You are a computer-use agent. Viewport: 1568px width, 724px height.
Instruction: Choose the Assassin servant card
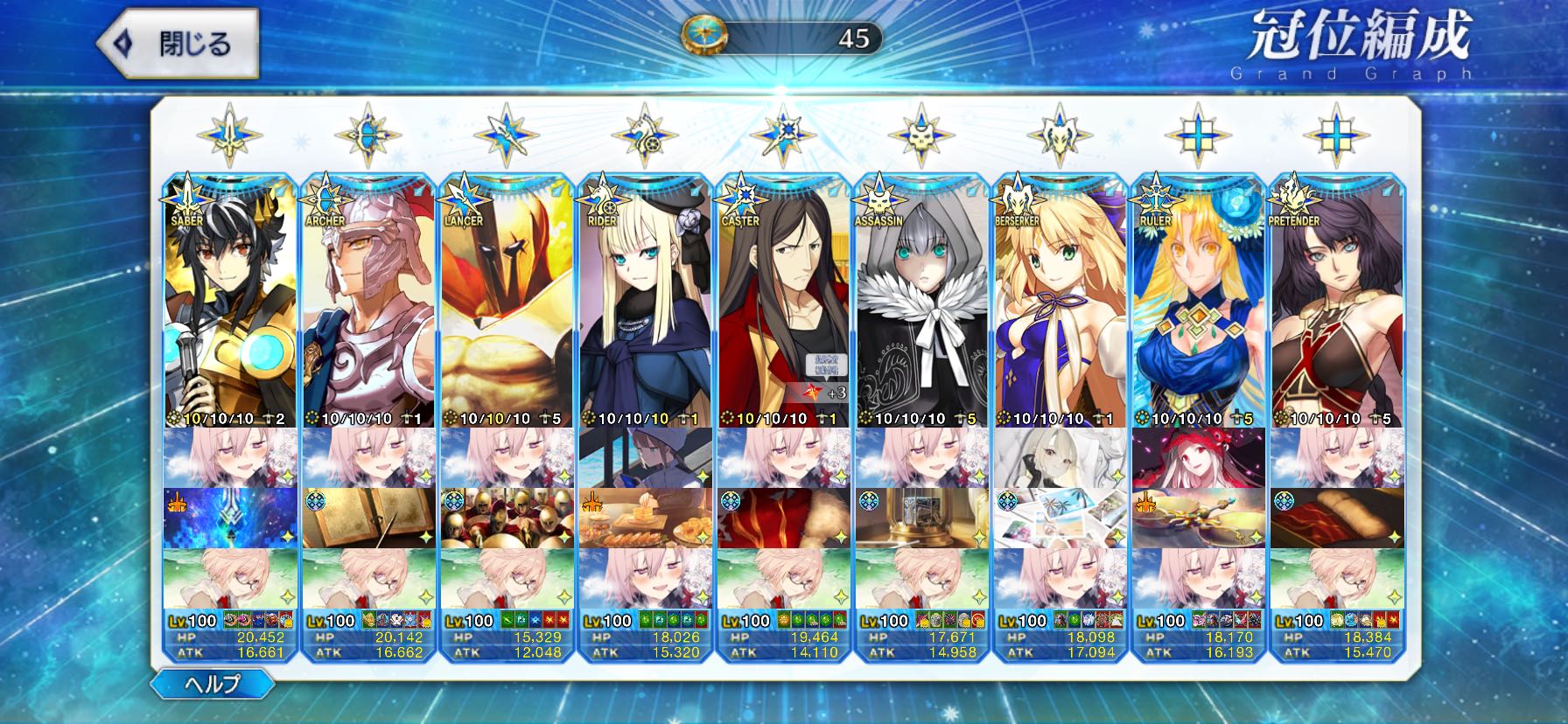tap(922, 306)
